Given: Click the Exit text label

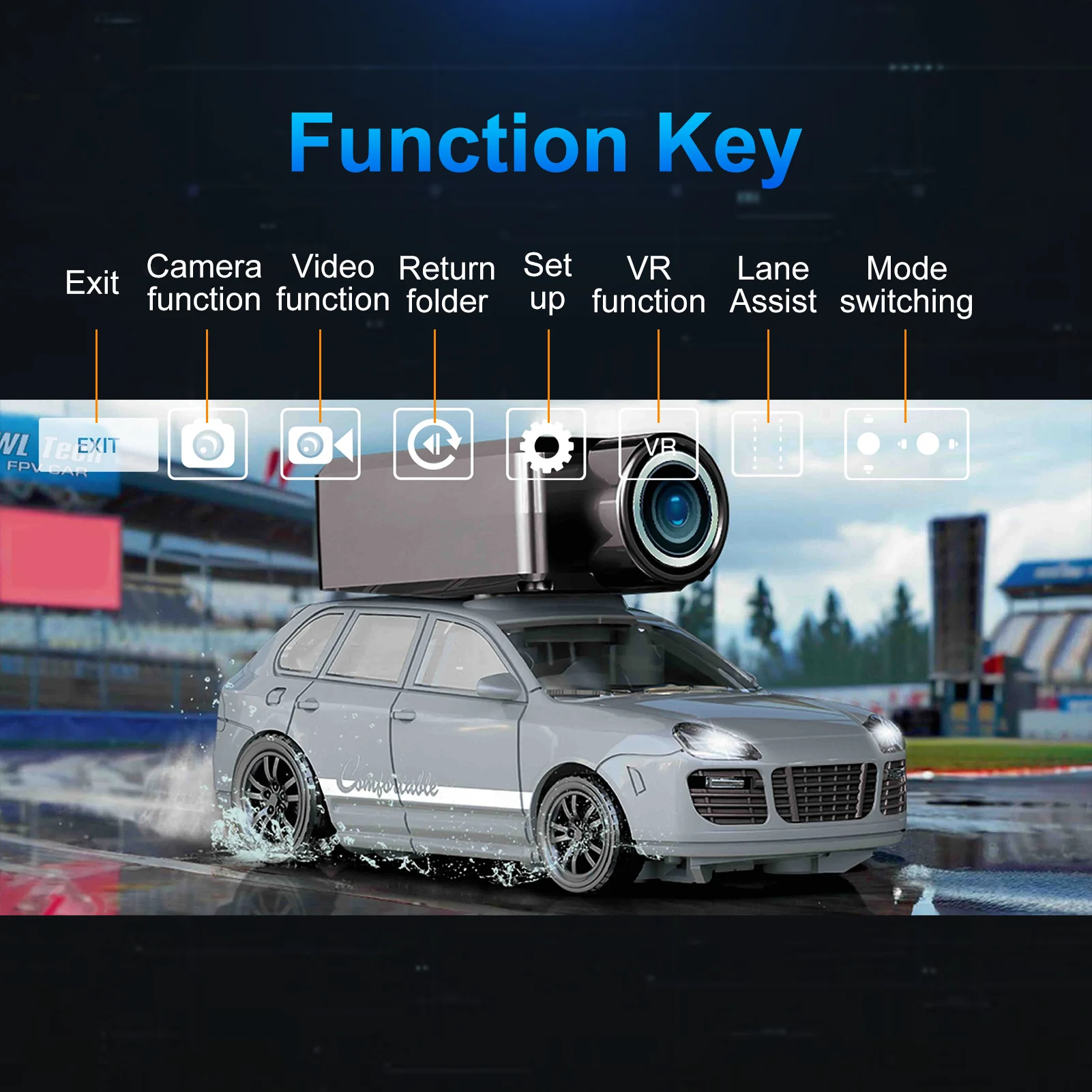Looking at the screenshot, I should pyautogui.click(x=93, y=282).
